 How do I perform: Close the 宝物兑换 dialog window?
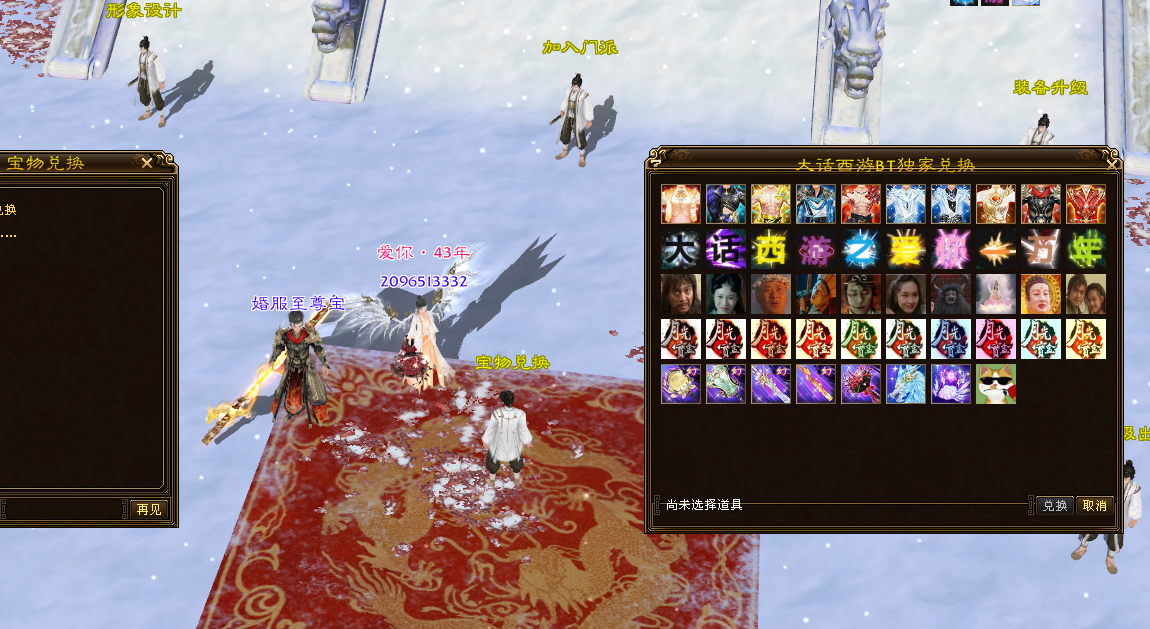[x=147, y=163]
